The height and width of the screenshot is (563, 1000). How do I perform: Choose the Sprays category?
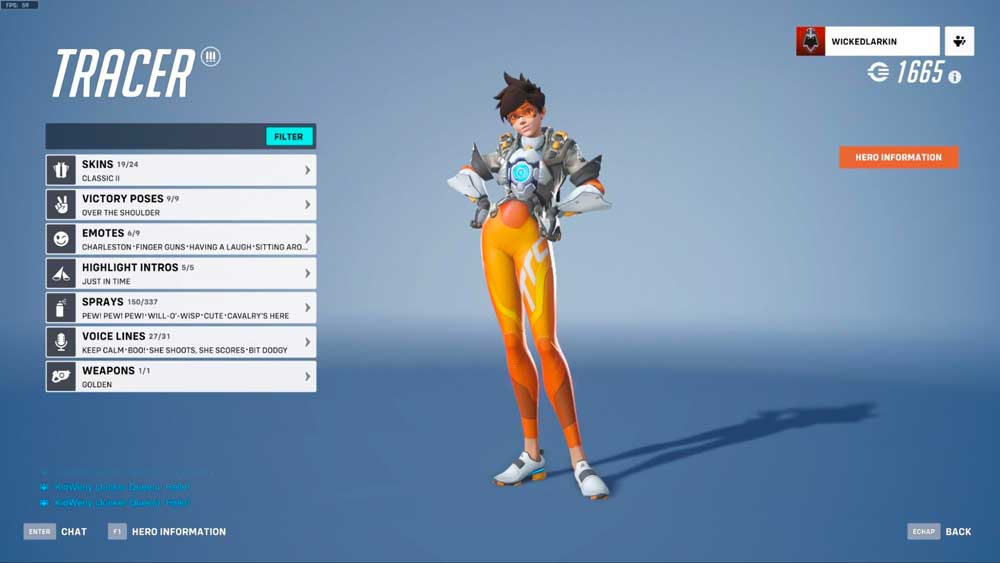(x=181, y=307)
